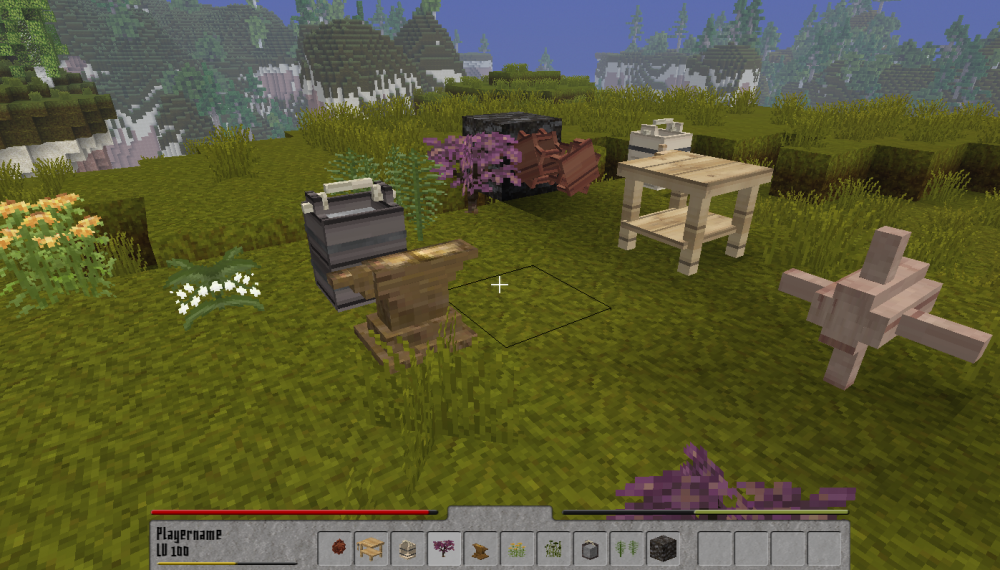
Task: Select the orange flowers hotbar slot
Action: tap(516, 548)
